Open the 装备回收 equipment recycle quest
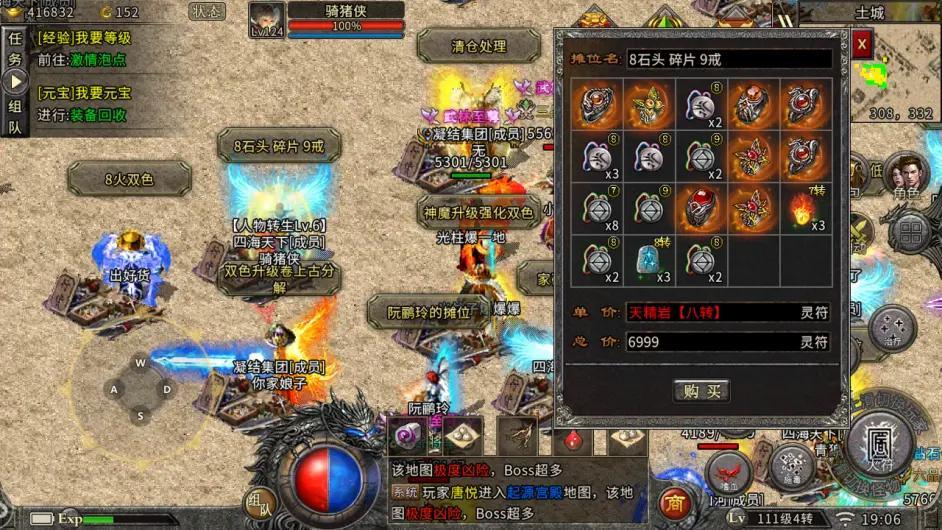 (98, 114)
